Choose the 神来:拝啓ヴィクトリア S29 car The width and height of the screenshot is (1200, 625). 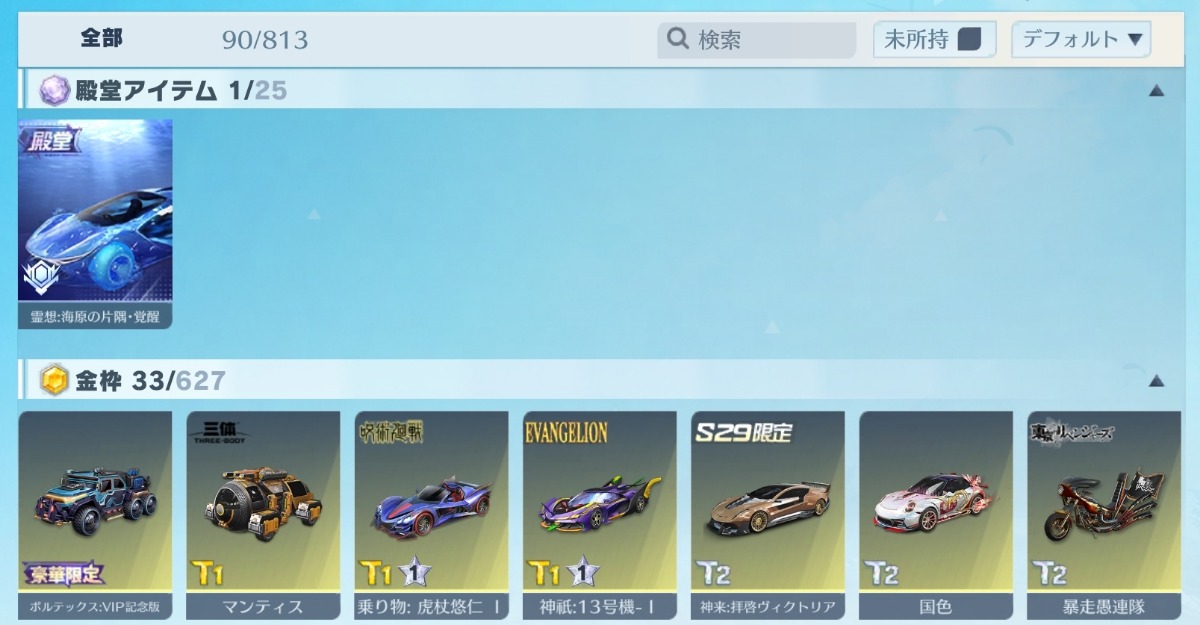[767, 514]
